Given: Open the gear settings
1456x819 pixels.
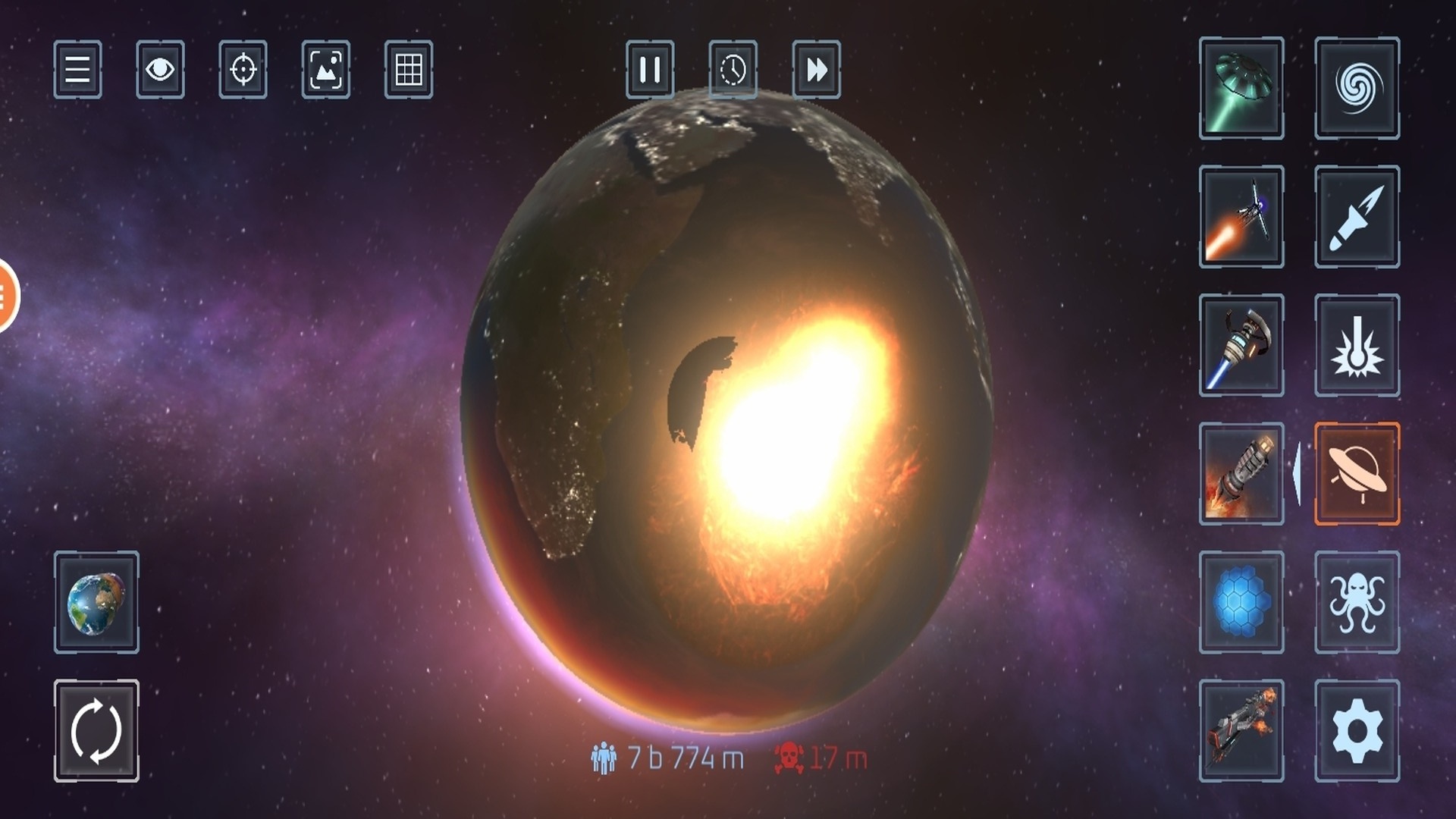Looking at the screenshot, I should tap(1357, 731).
